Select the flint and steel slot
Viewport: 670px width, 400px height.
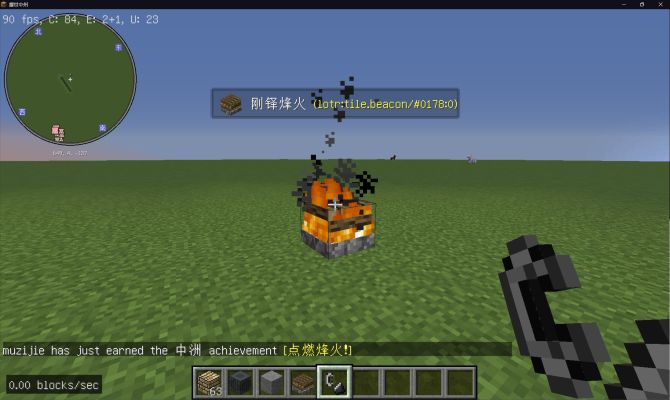(x=332, y=381)
